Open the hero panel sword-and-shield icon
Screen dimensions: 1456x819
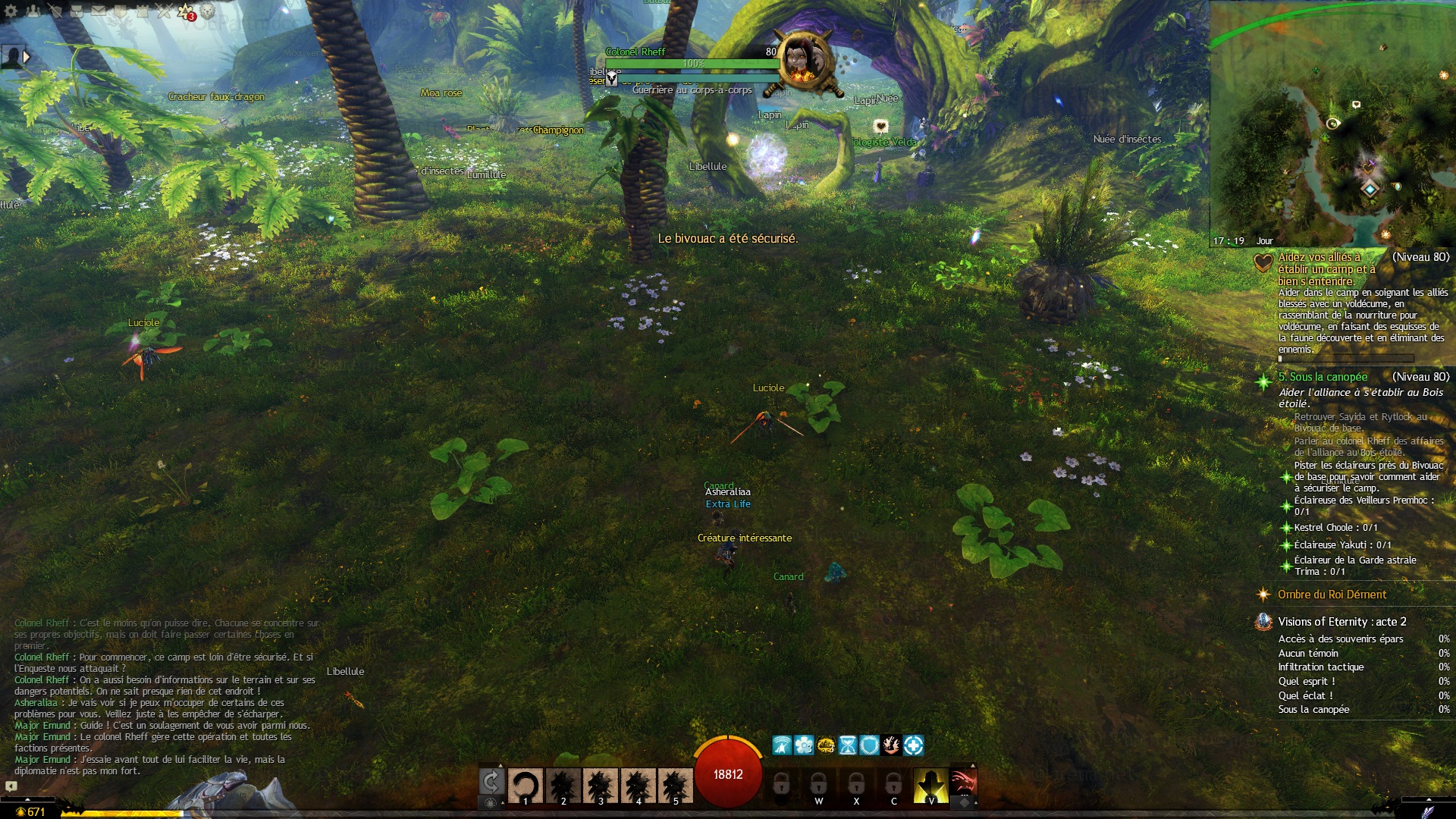coord(55,11)
